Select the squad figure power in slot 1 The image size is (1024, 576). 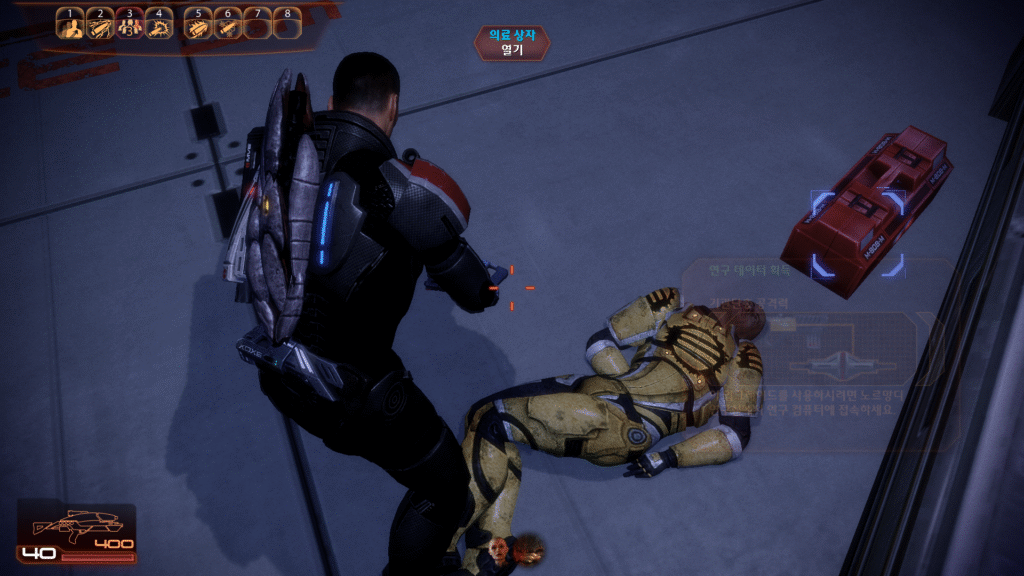[69, 26]
